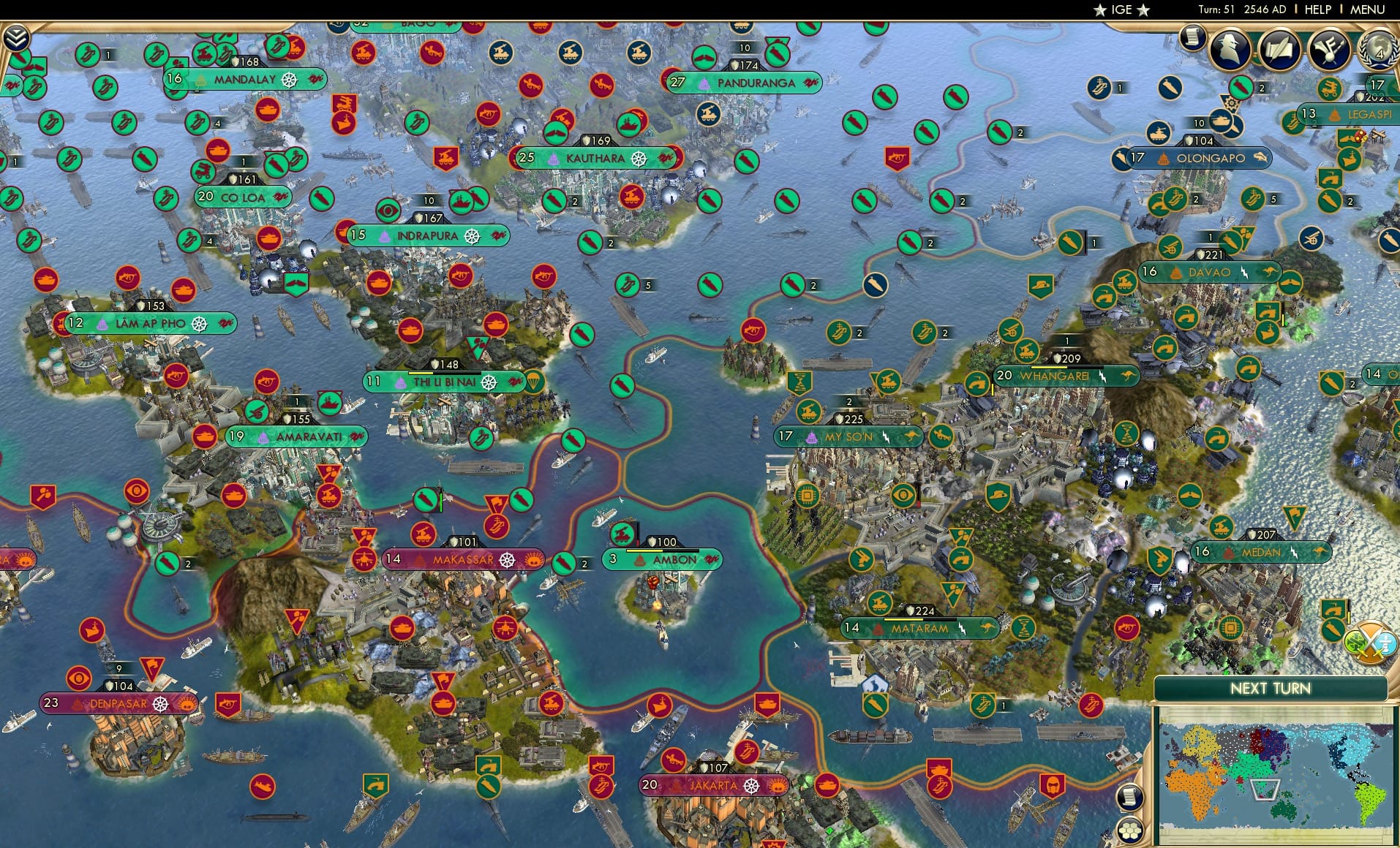Click Jakarta's production wheel icon
The image size is (1400, 848).
coord(751,786)
